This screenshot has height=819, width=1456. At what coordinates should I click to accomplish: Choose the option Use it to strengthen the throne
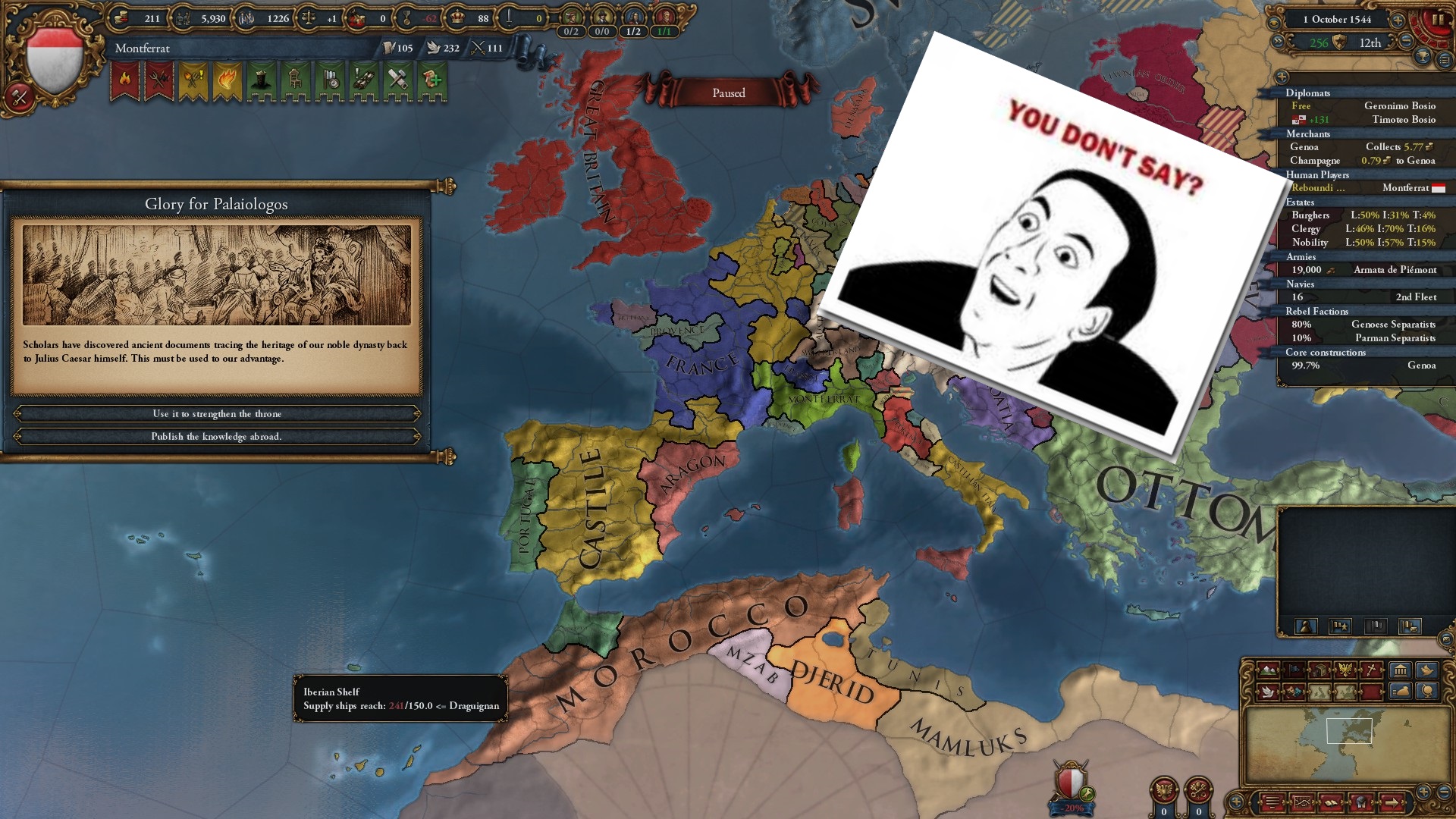[218, 414]
